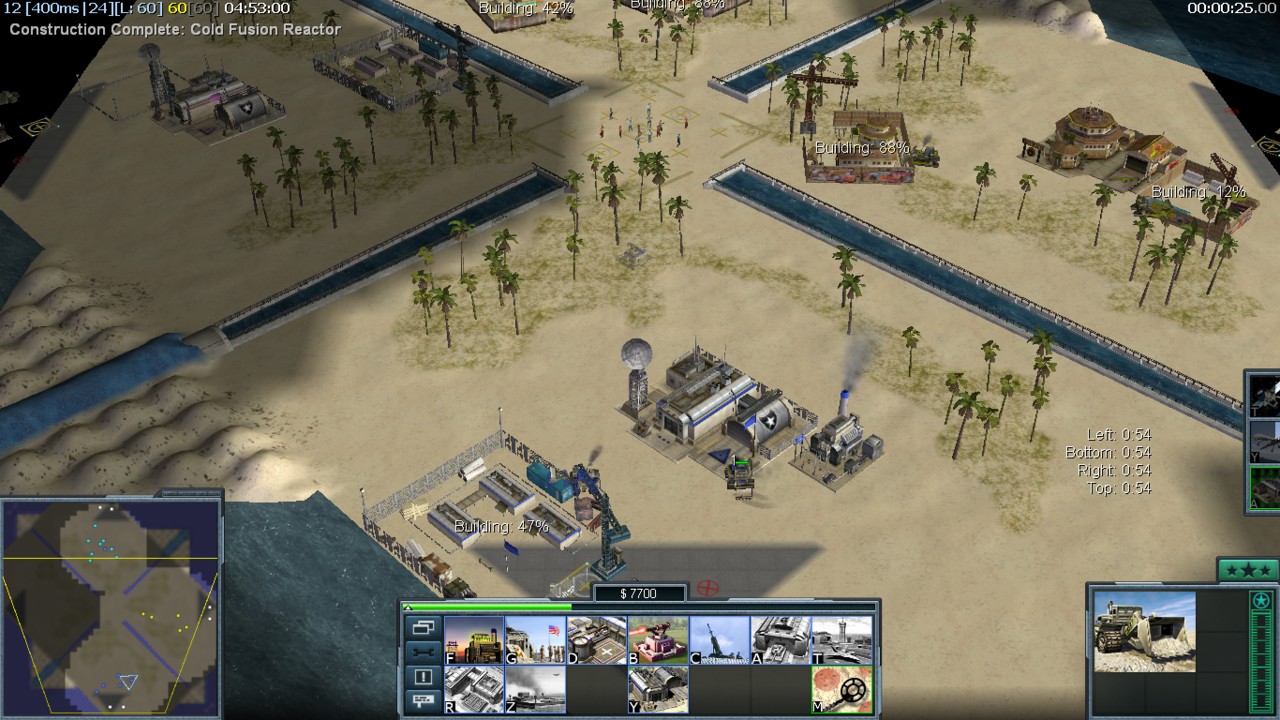Select the green-highlighted shortcut icon labeled A
Viewport: 1280px width, 720px height.
[1266, 488]
